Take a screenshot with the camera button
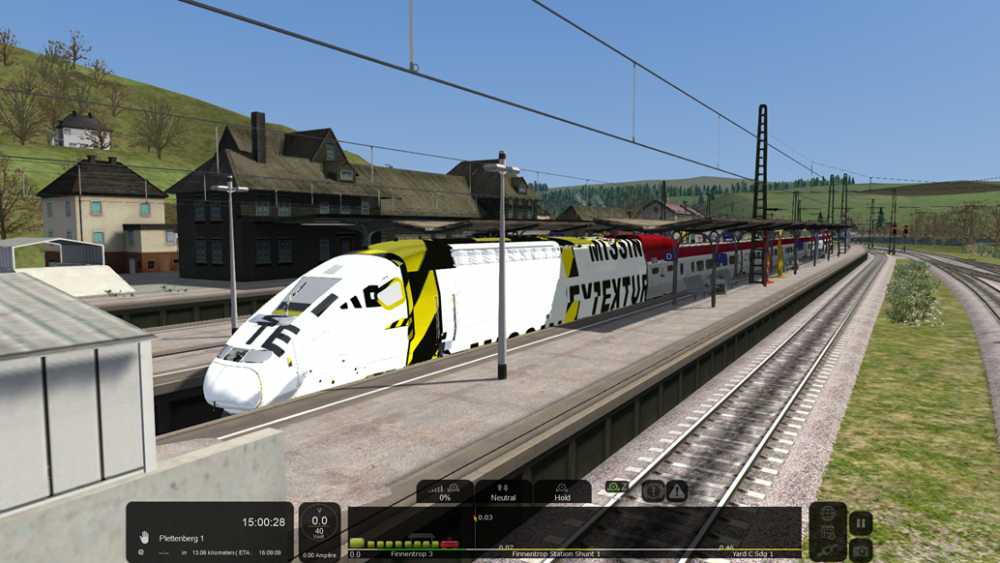1000x563 pixels. [x=861, y=550]
